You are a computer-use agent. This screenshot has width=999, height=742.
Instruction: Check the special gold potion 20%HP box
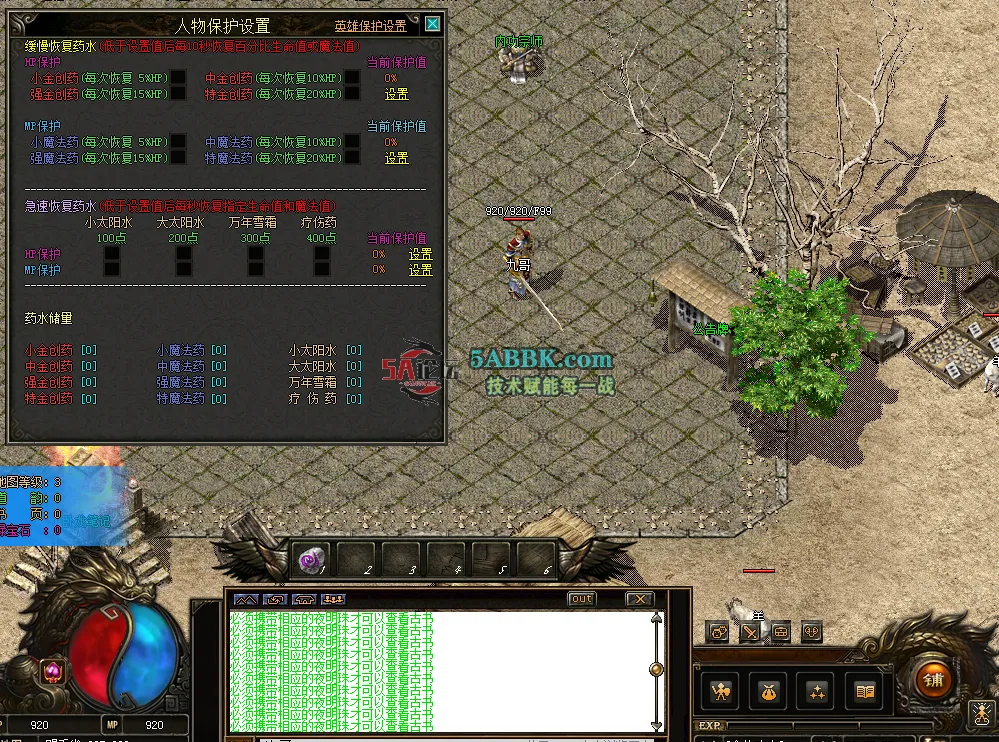(x=352, y=94)
